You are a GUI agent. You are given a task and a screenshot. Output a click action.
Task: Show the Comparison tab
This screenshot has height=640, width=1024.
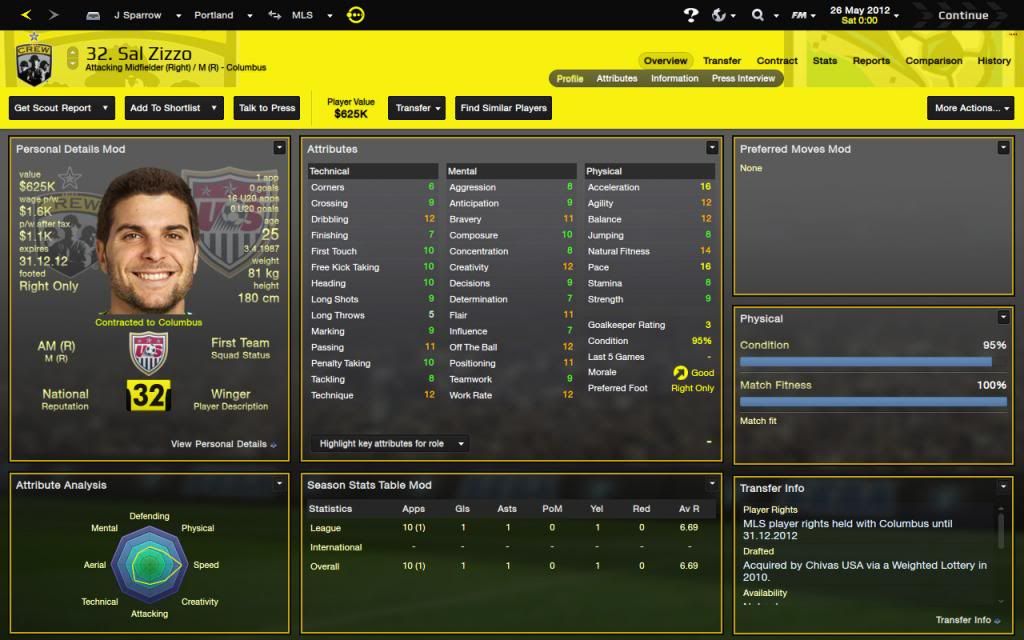coord(933,61)
